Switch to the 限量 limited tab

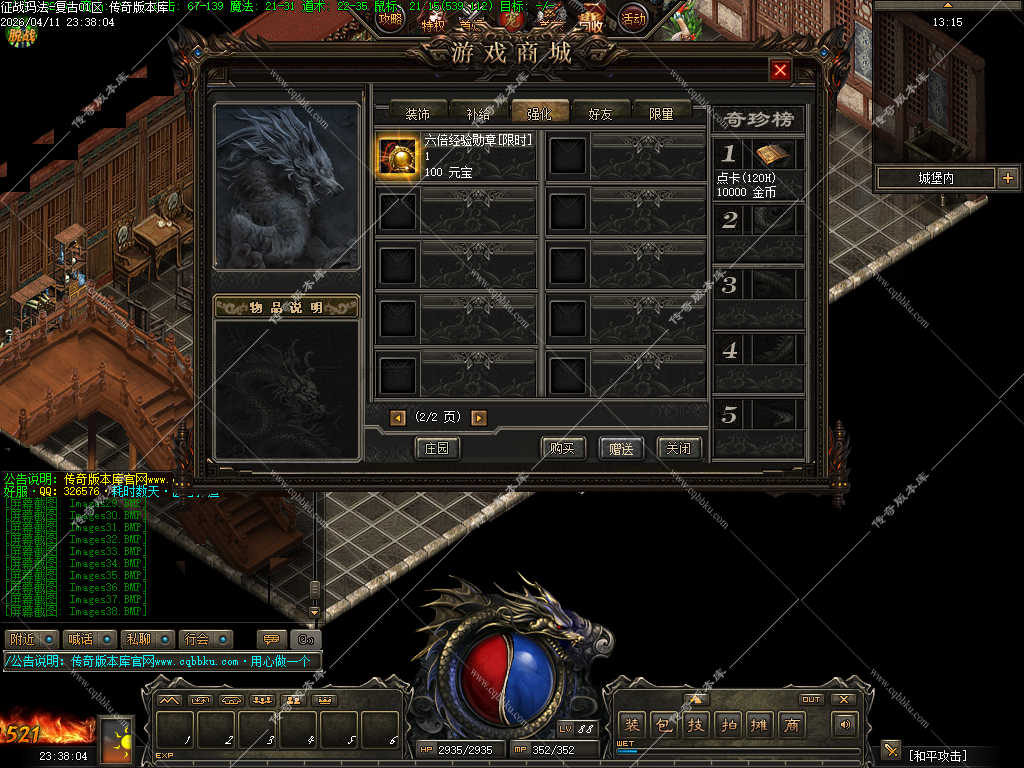click(x=661, y=113)
